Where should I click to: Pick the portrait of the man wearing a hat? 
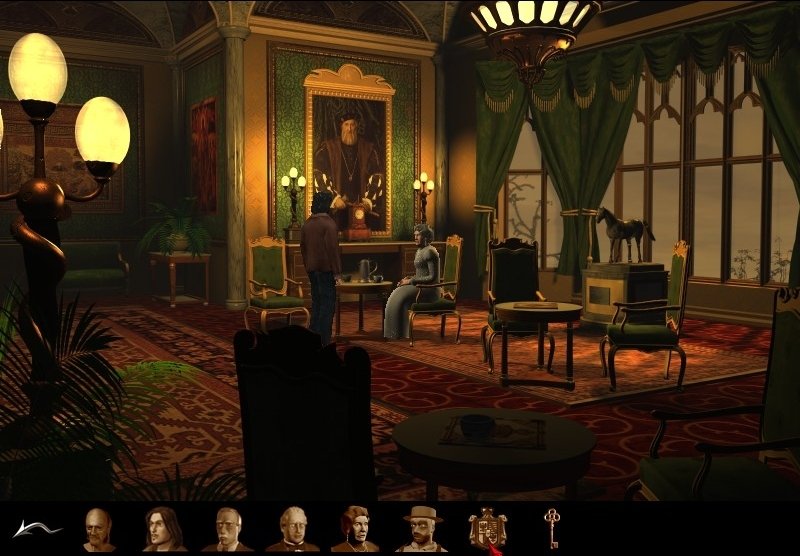pos(421,529)
